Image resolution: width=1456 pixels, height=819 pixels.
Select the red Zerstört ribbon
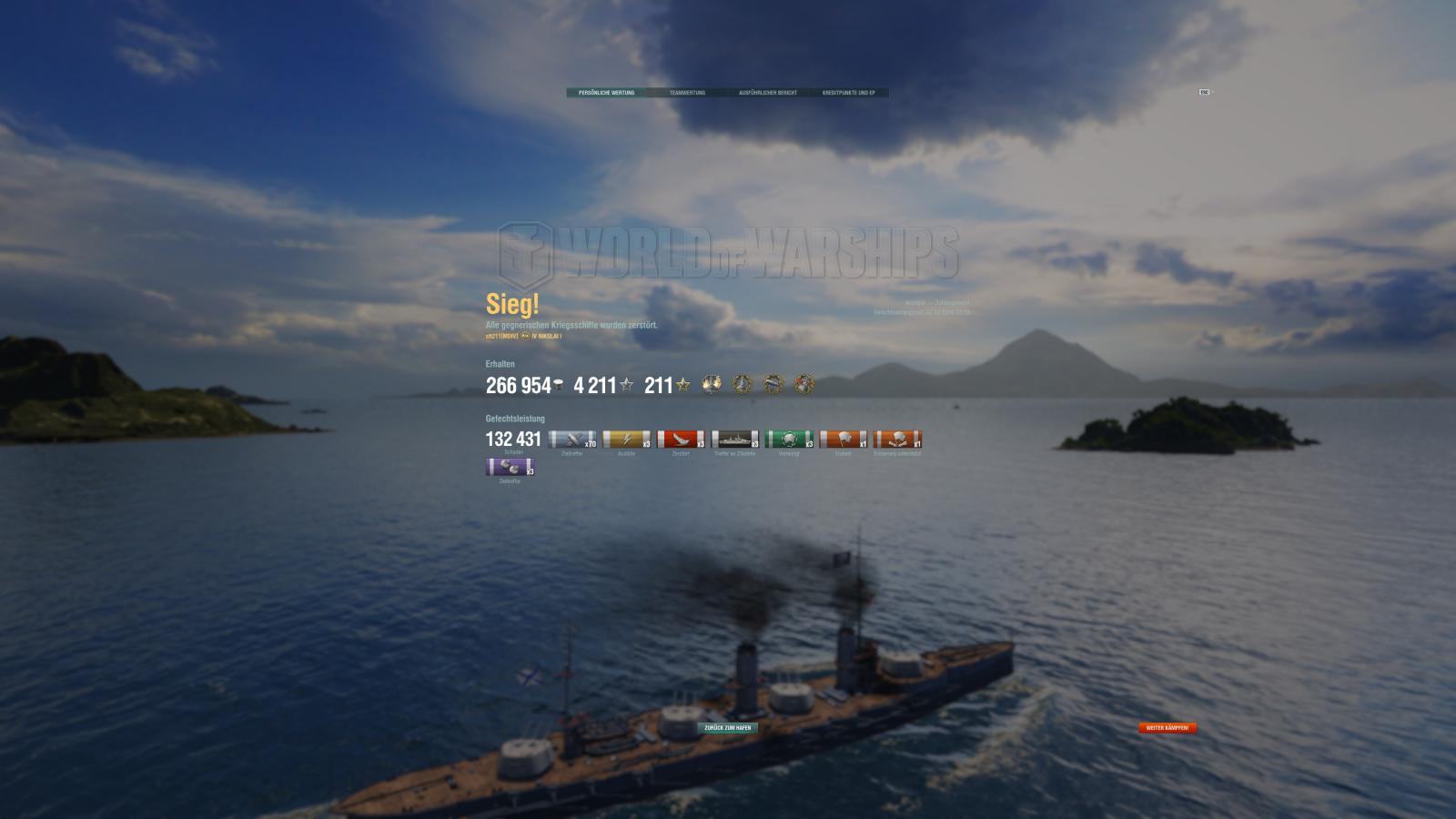pyautogui.click(x=681, y=440)
